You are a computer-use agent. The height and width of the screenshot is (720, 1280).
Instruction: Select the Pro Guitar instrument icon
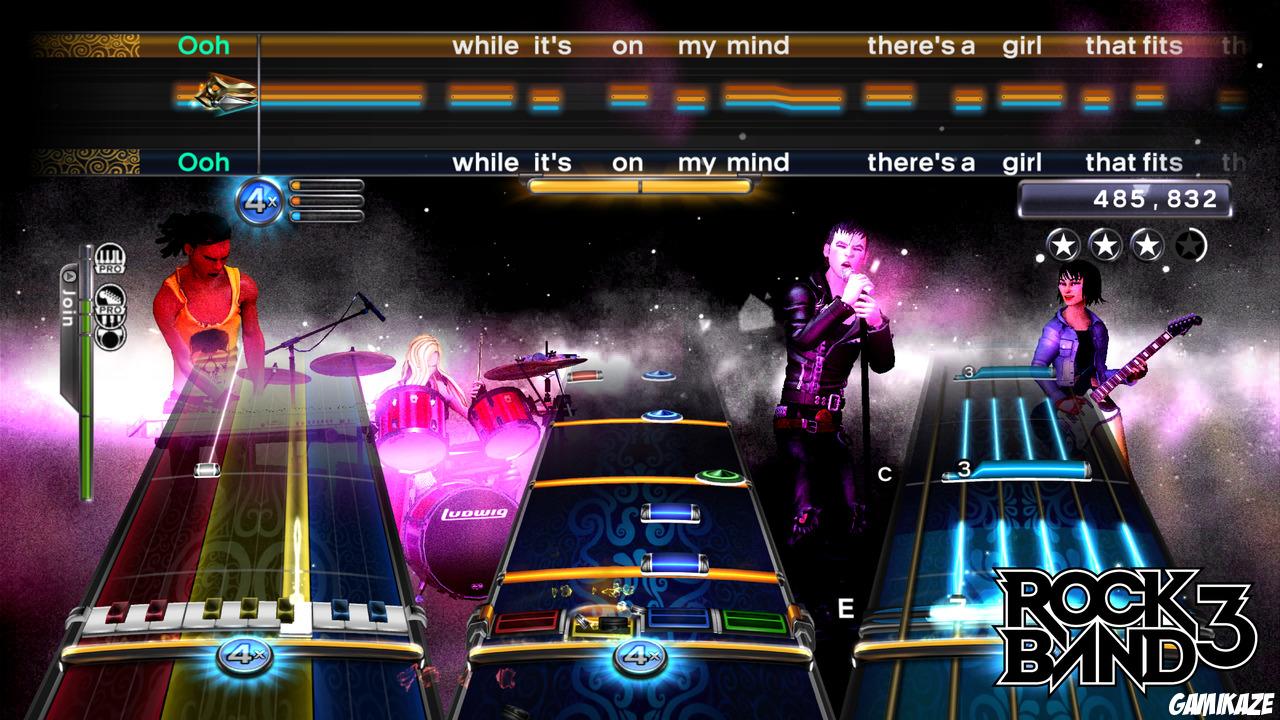tap(110, 298)
